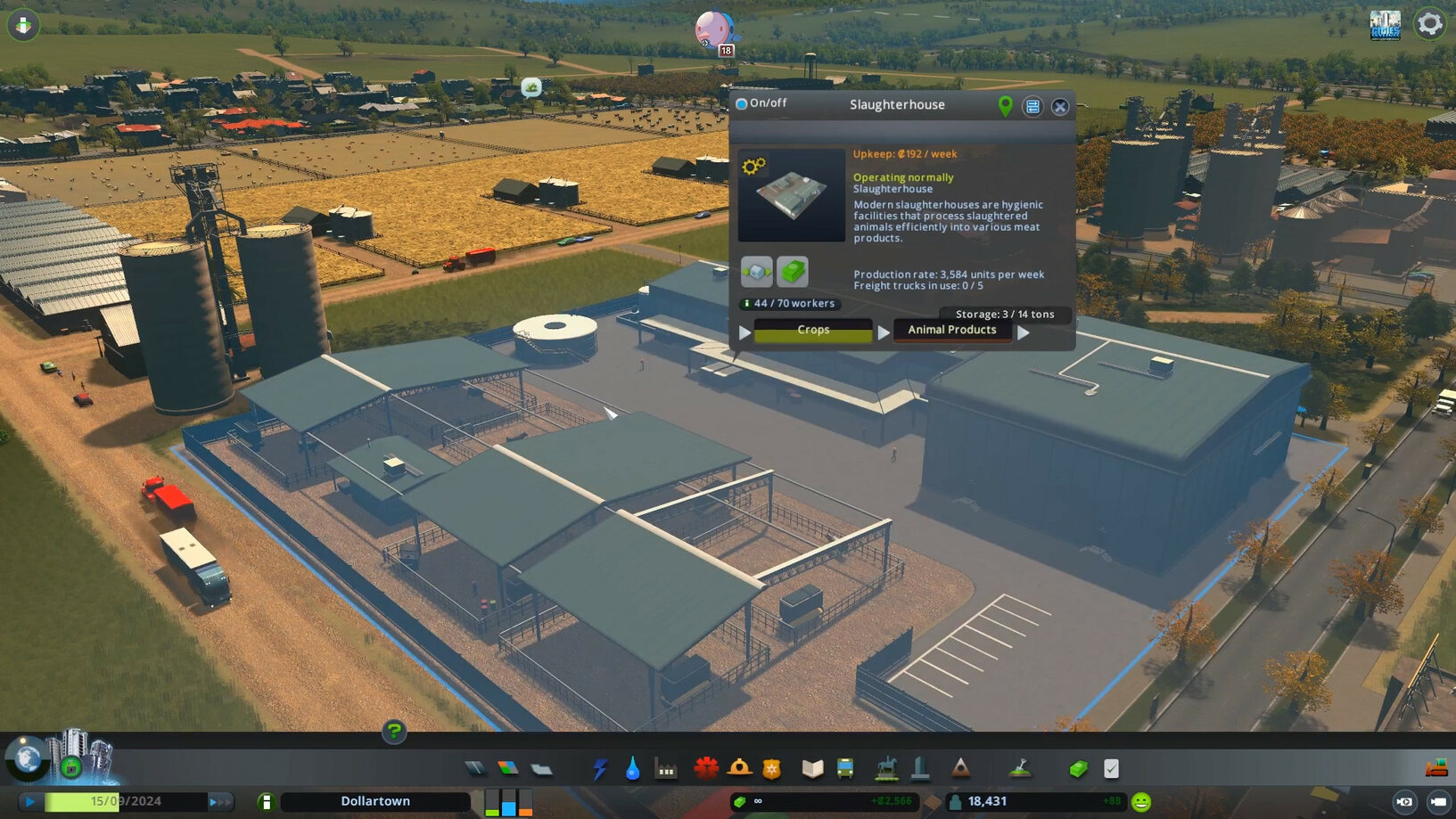Expand the Crops input selector arrow

745,332
